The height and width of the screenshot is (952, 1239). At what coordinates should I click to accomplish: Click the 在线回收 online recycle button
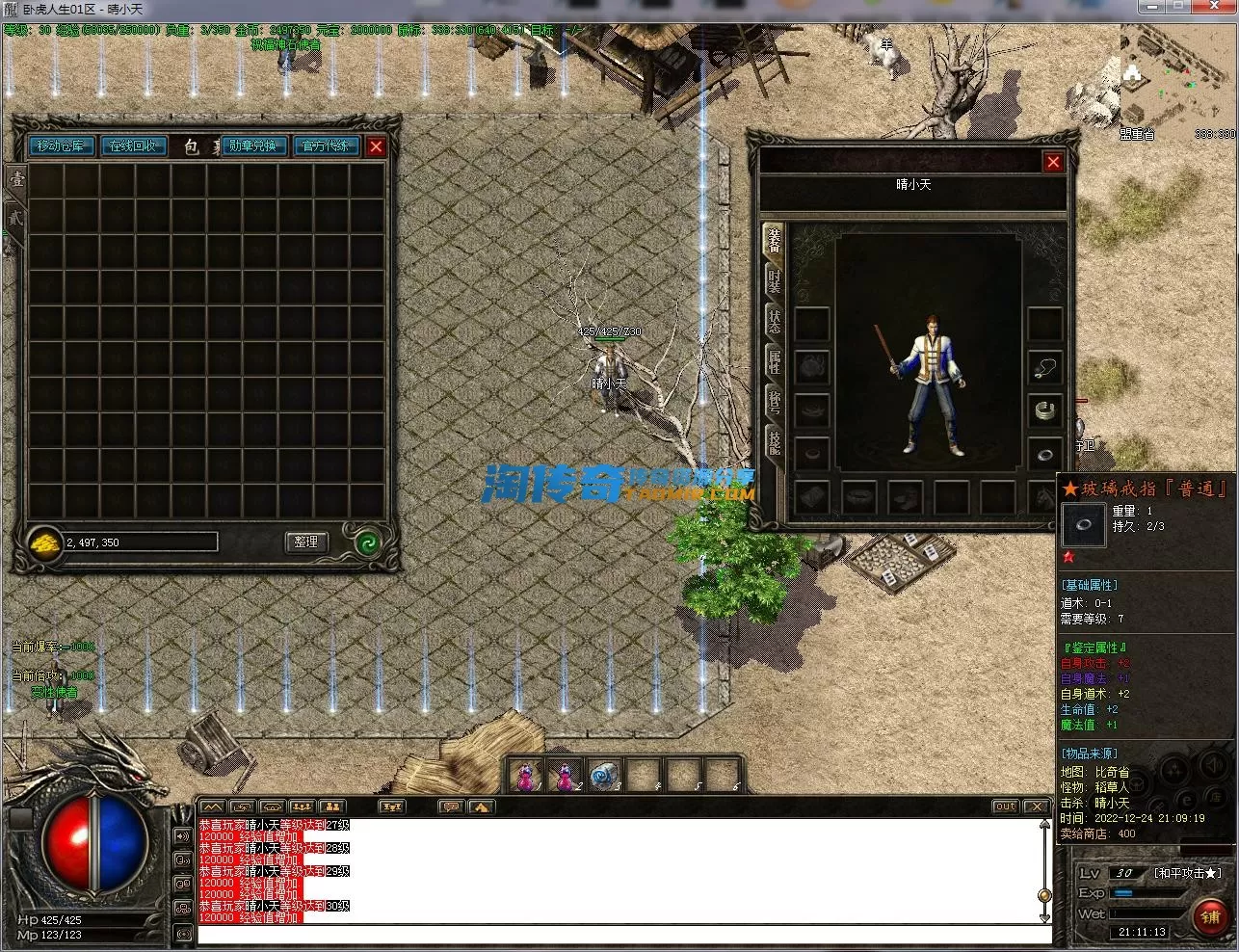[132, 146]
